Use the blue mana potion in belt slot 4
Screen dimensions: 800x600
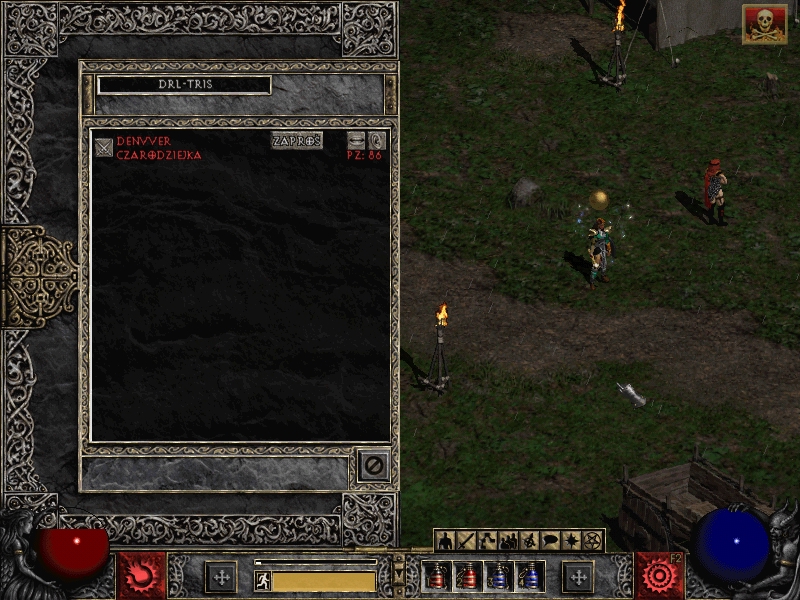[x=530, y=576]
